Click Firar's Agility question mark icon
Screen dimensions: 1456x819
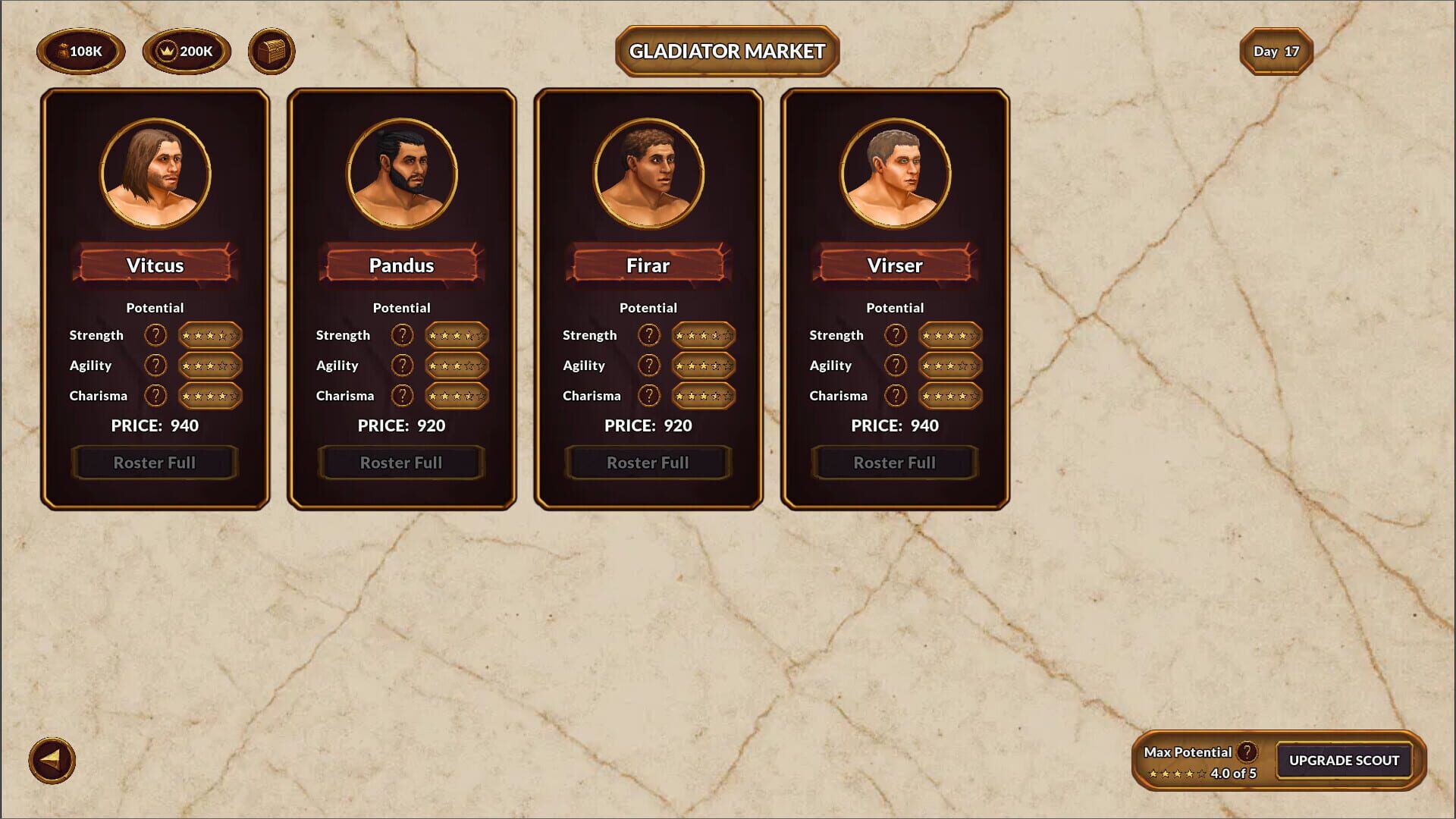pyautogui.click(x=648, y=365)
